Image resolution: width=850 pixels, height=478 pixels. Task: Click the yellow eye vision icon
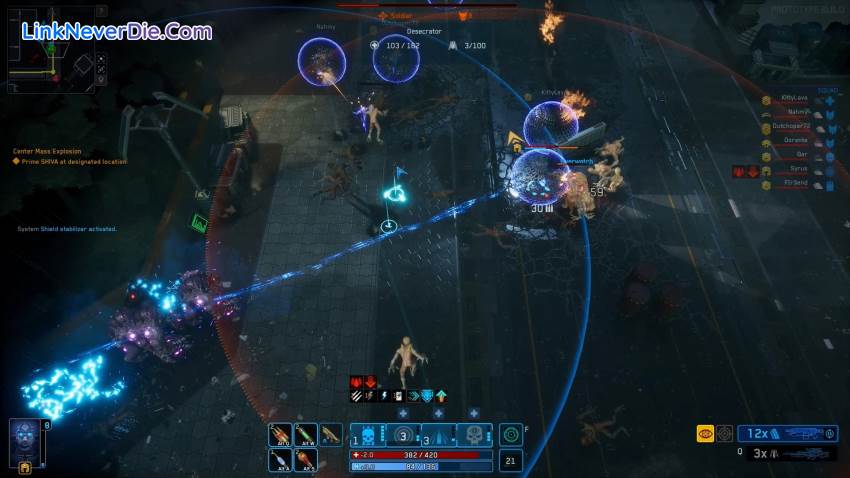click(x=705, y=434)
